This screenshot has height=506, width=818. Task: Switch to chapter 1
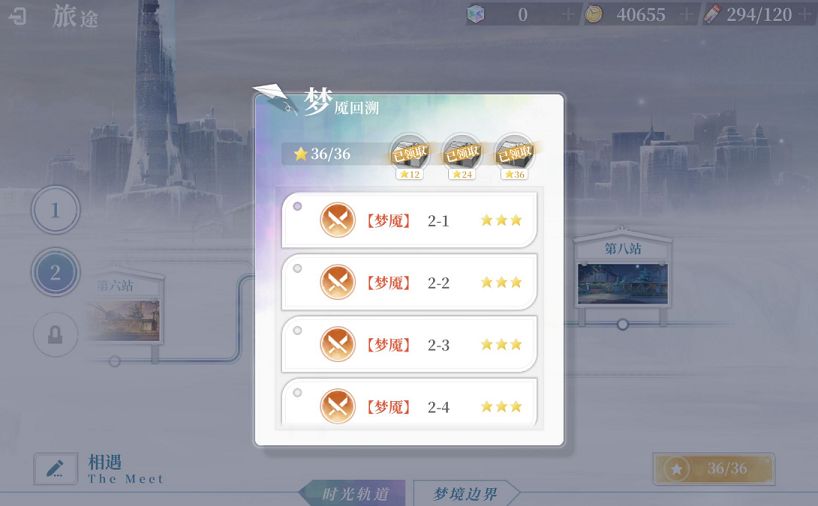pyautogui.click(x=56, y=211)
